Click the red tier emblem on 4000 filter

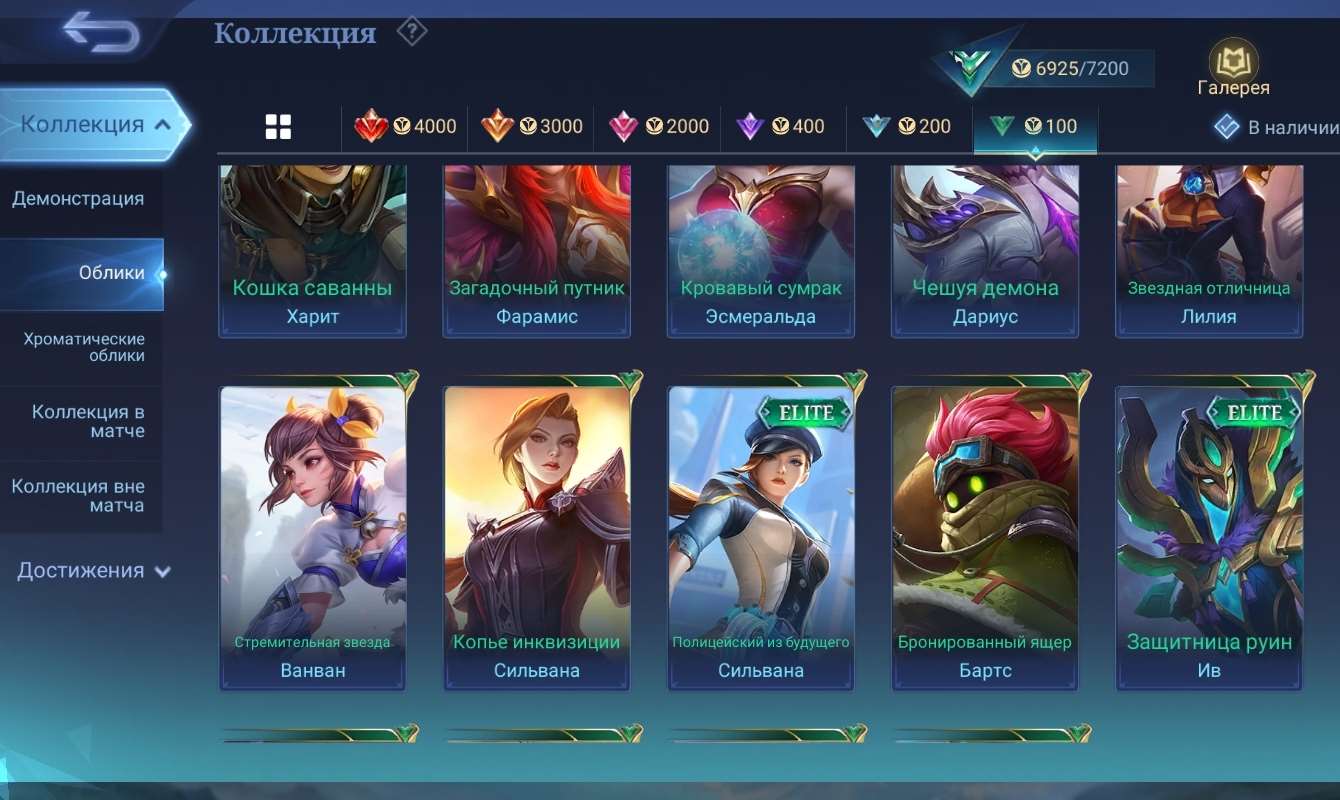[370, 126]
